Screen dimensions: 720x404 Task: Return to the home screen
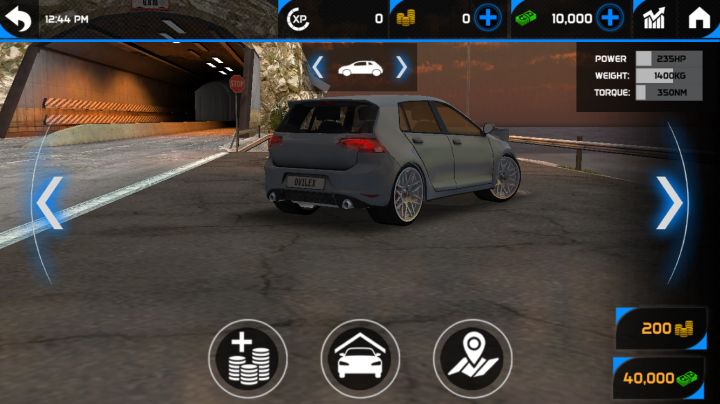700,18
